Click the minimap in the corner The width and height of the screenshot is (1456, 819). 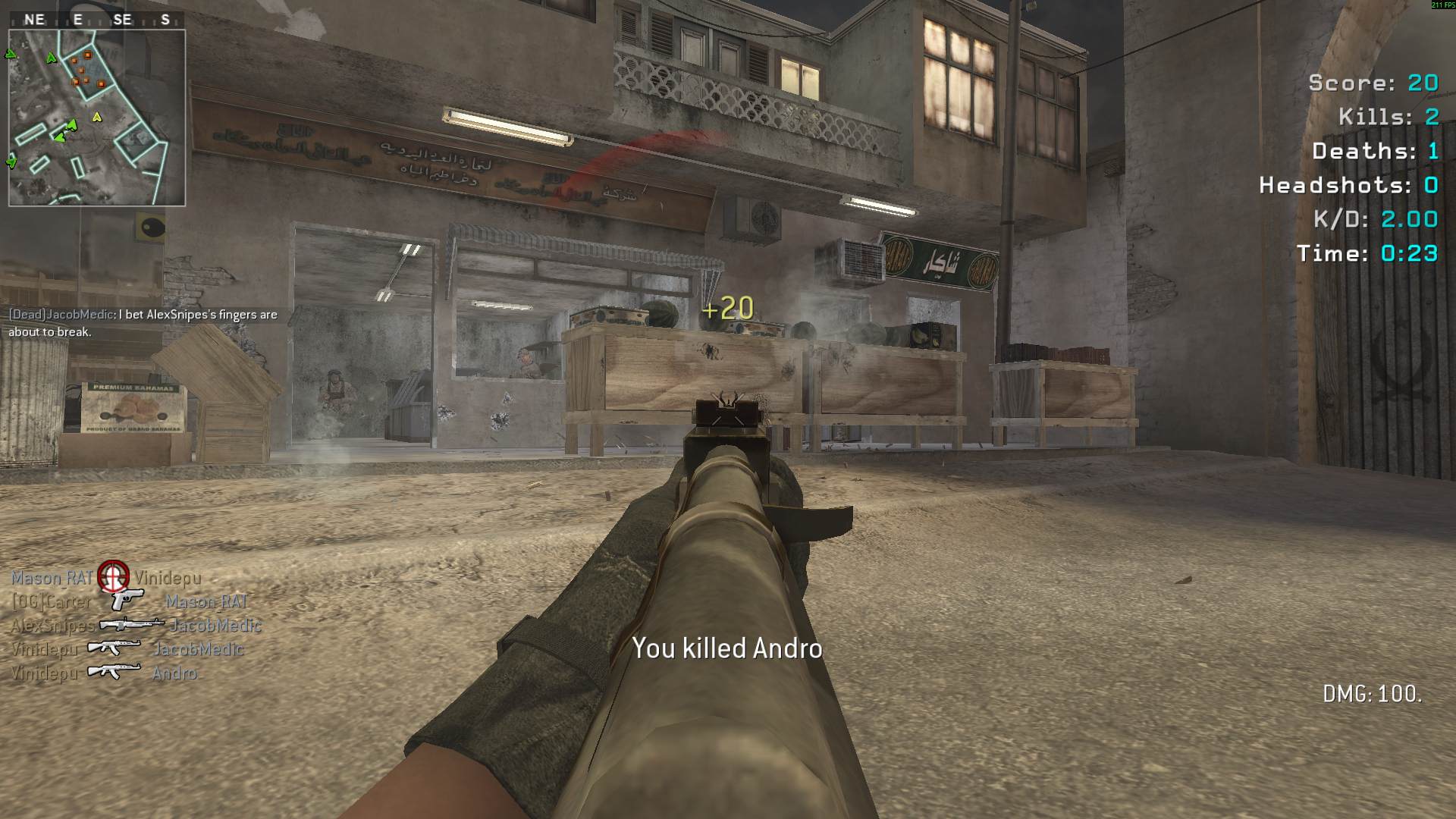[96, 118]
